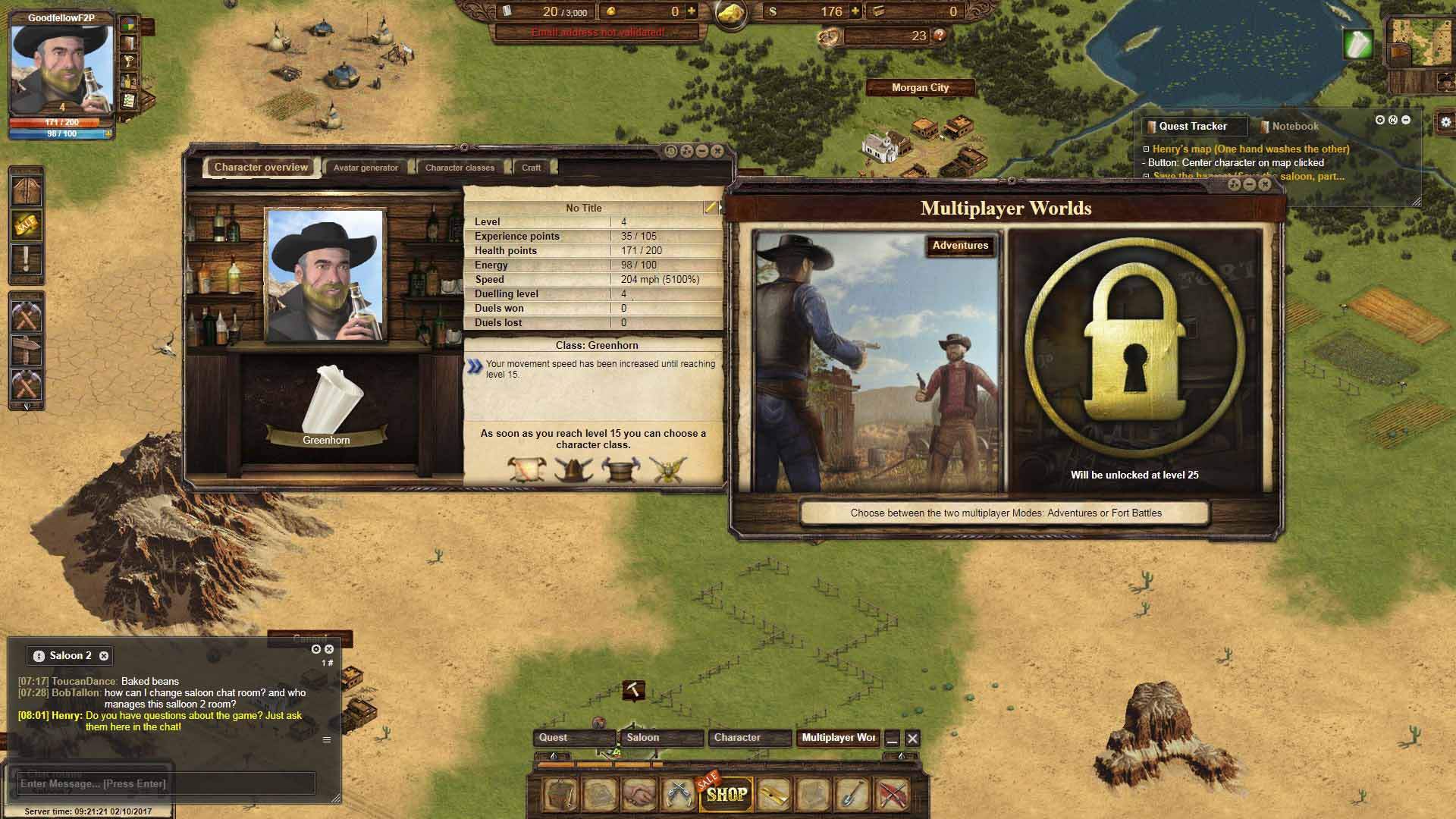
Task: Click the minimap
Action: coord(1419,42)
